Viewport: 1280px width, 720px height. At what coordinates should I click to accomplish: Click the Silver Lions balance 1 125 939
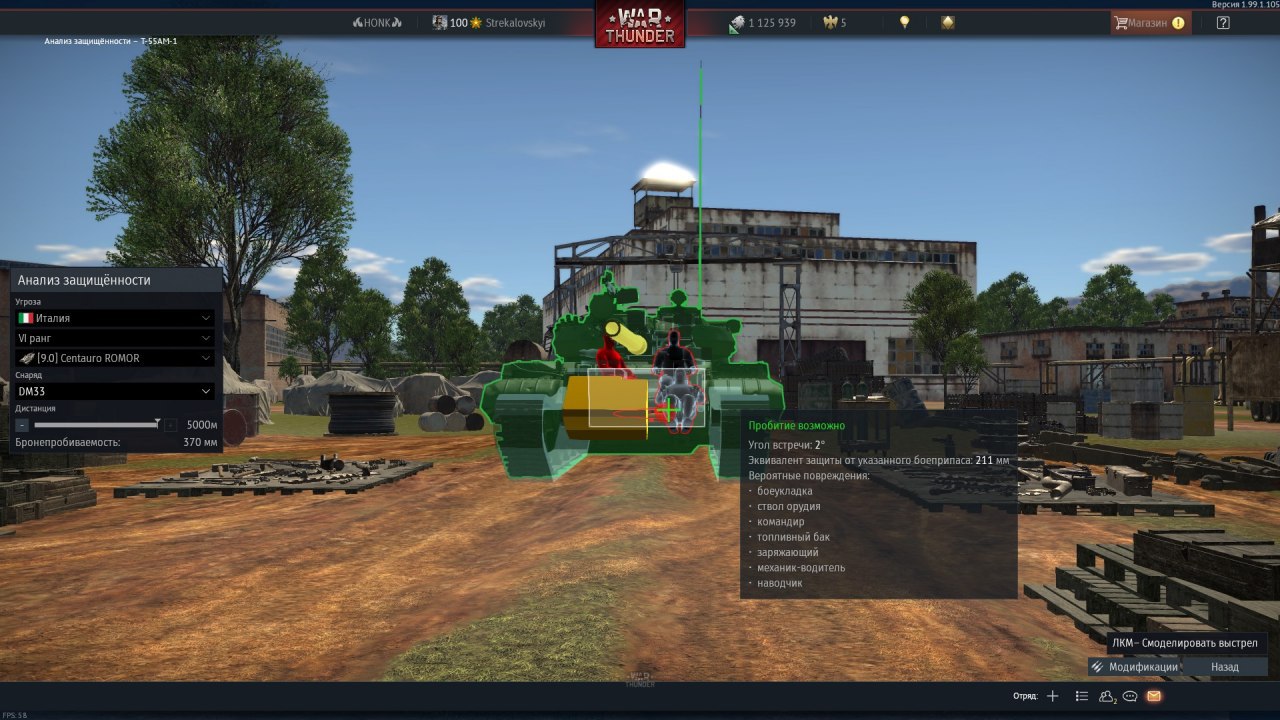click(762, 23)
